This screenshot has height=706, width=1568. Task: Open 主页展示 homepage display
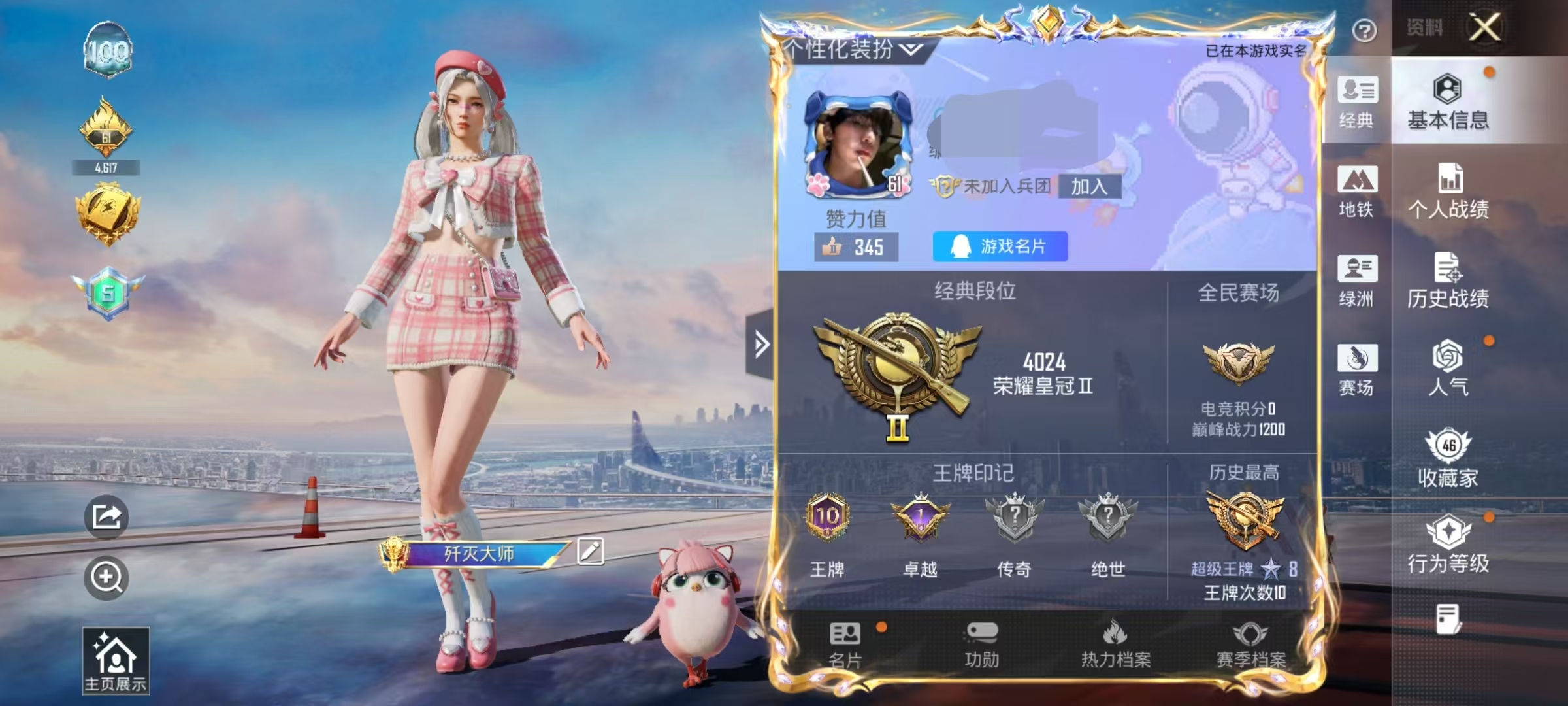pyautogui.click(x=116, y=660)
